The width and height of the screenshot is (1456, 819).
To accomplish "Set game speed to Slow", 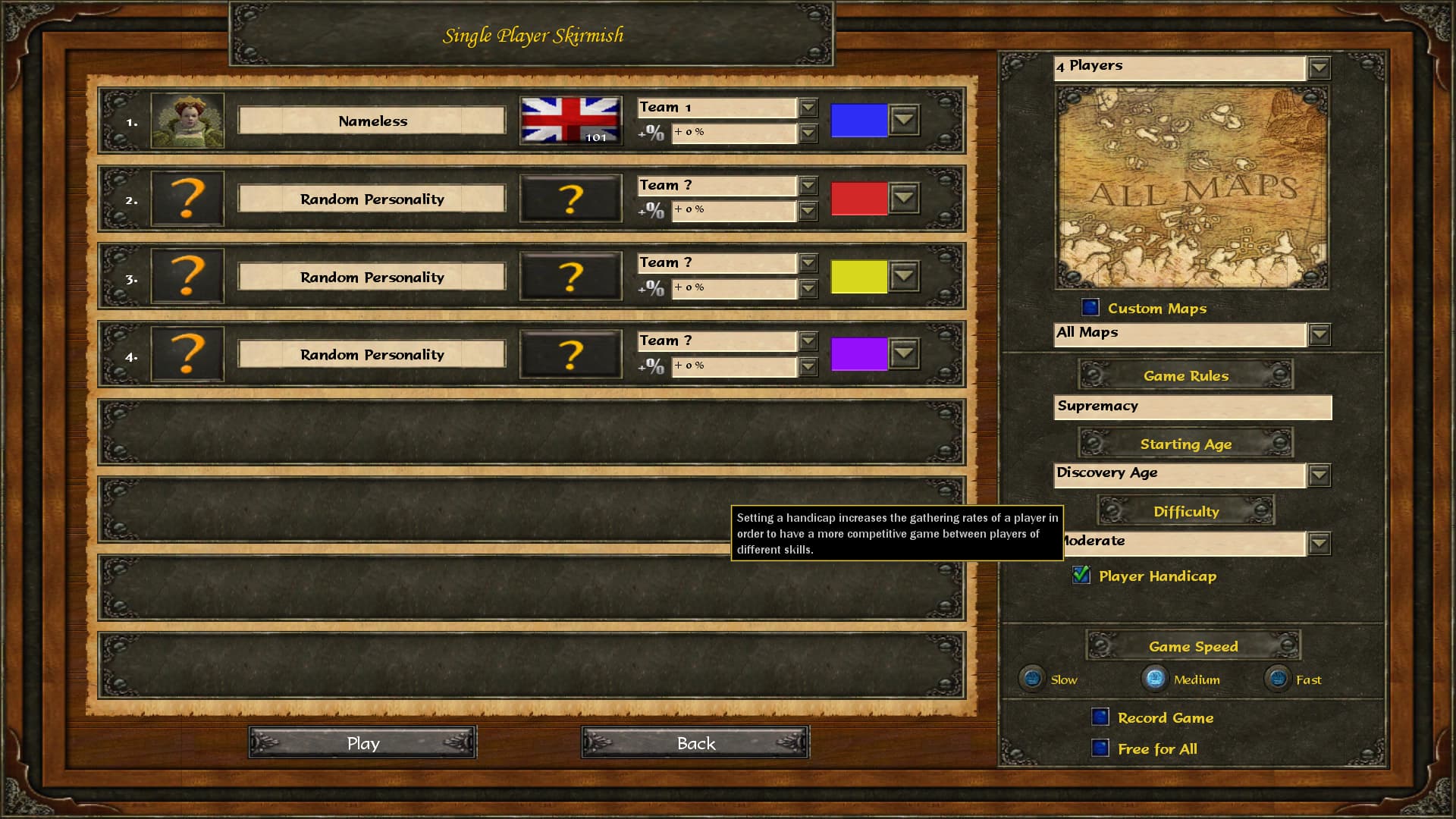I will pos(1032,678).
